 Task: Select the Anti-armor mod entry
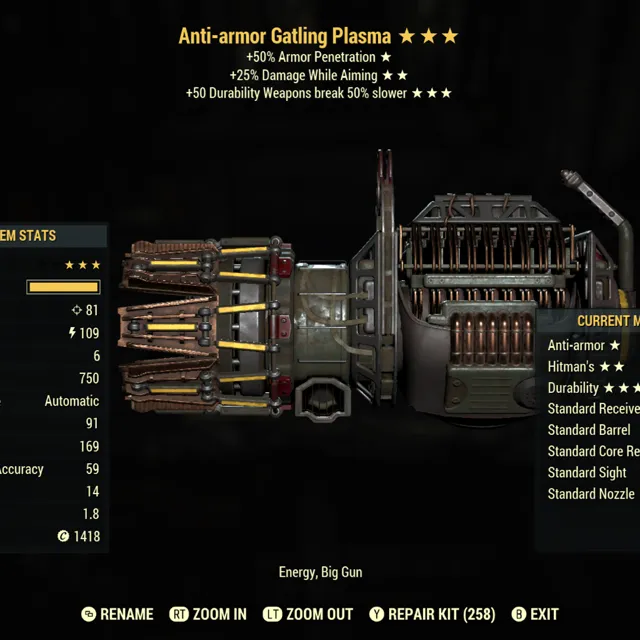click(x=585, y=345)
